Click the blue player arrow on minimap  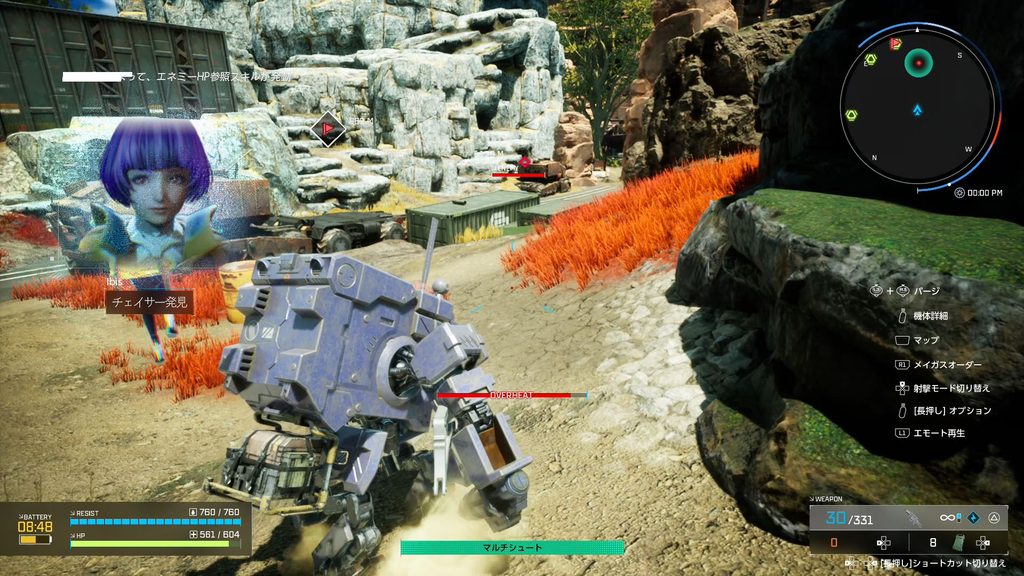tap(917, 109)
